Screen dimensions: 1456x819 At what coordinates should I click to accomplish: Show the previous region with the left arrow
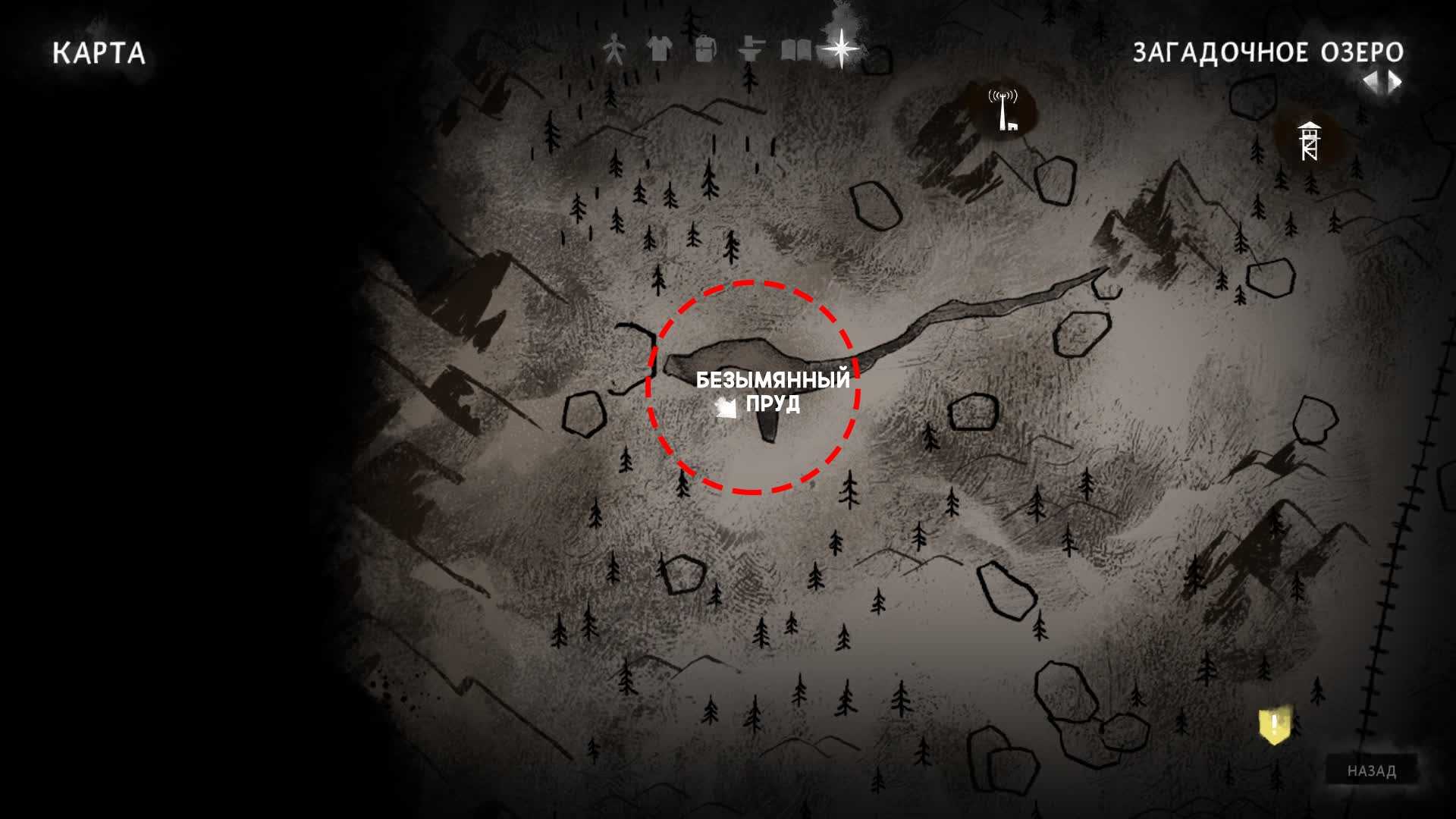pyautogui.click(x=1370, y=82)
